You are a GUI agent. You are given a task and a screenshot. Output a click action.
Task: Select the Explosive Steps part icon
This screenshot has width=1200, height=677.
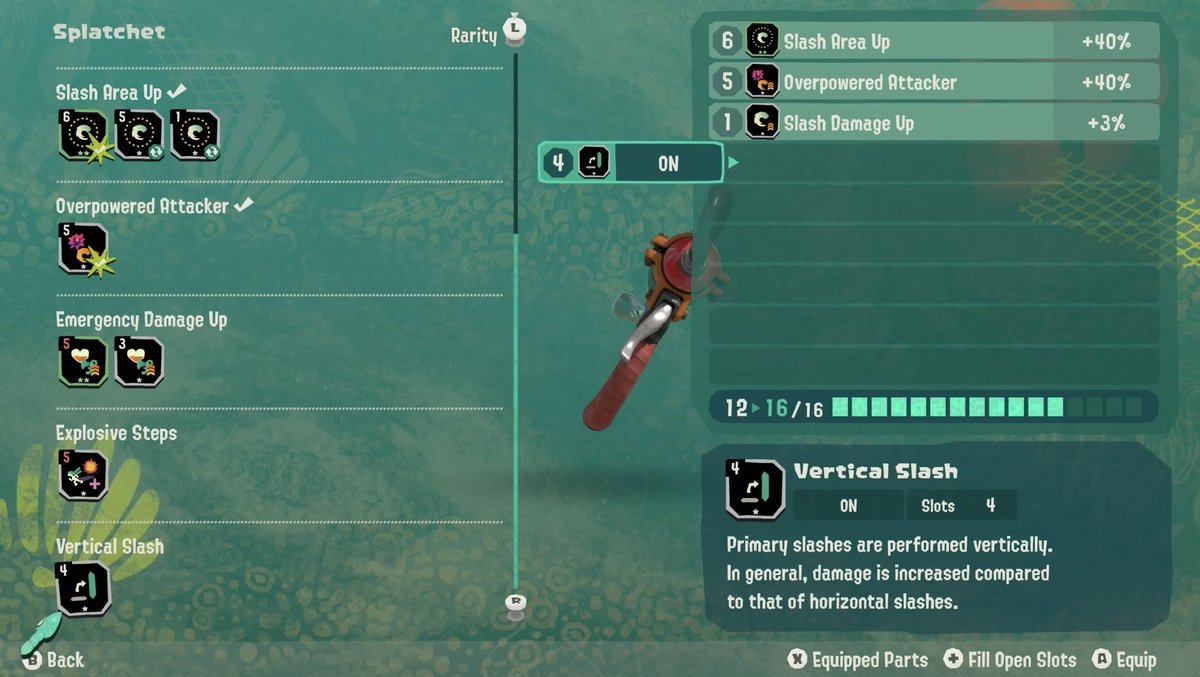coord(84,475)
